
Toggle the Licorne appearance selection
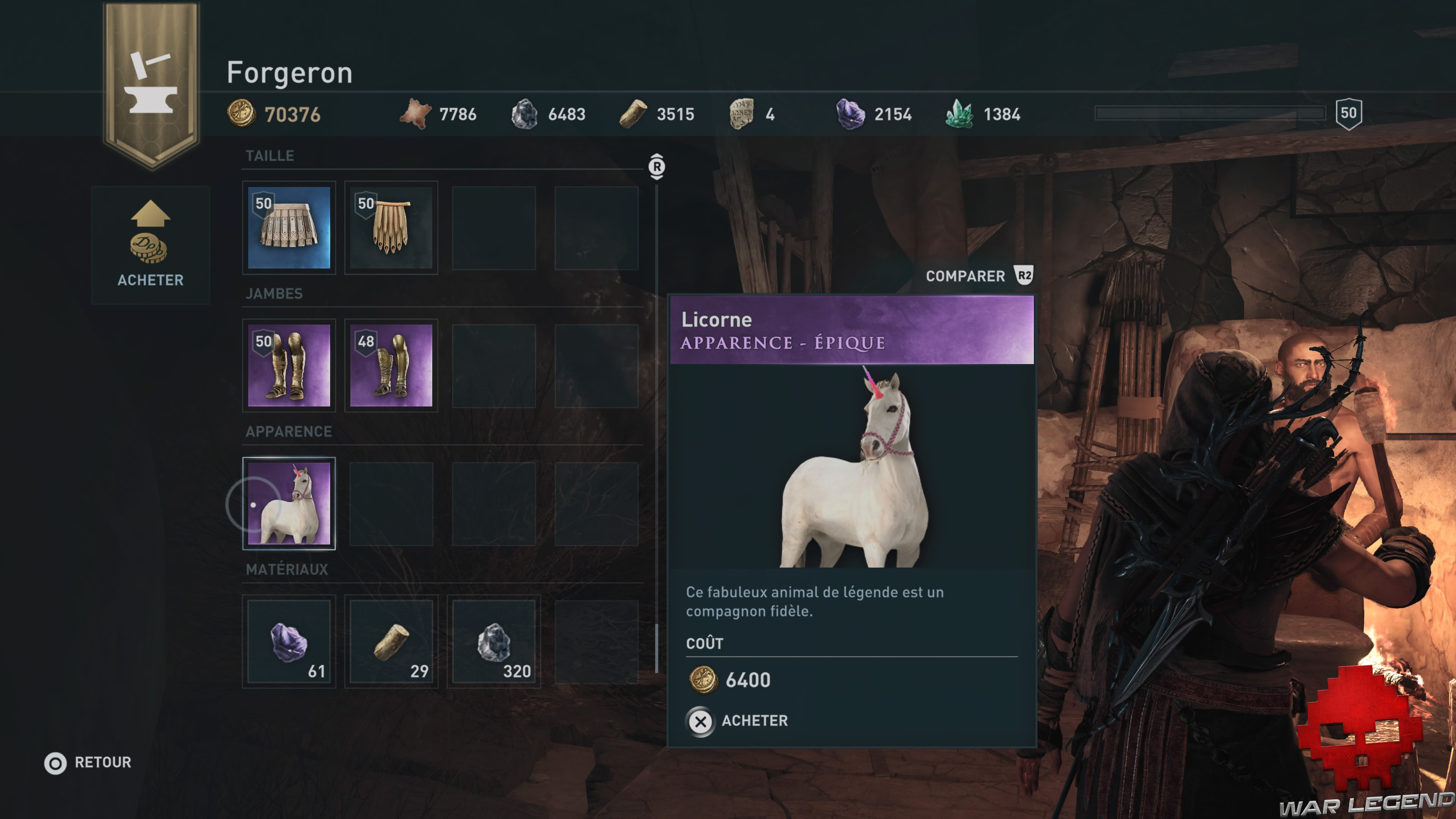(289, 504)
